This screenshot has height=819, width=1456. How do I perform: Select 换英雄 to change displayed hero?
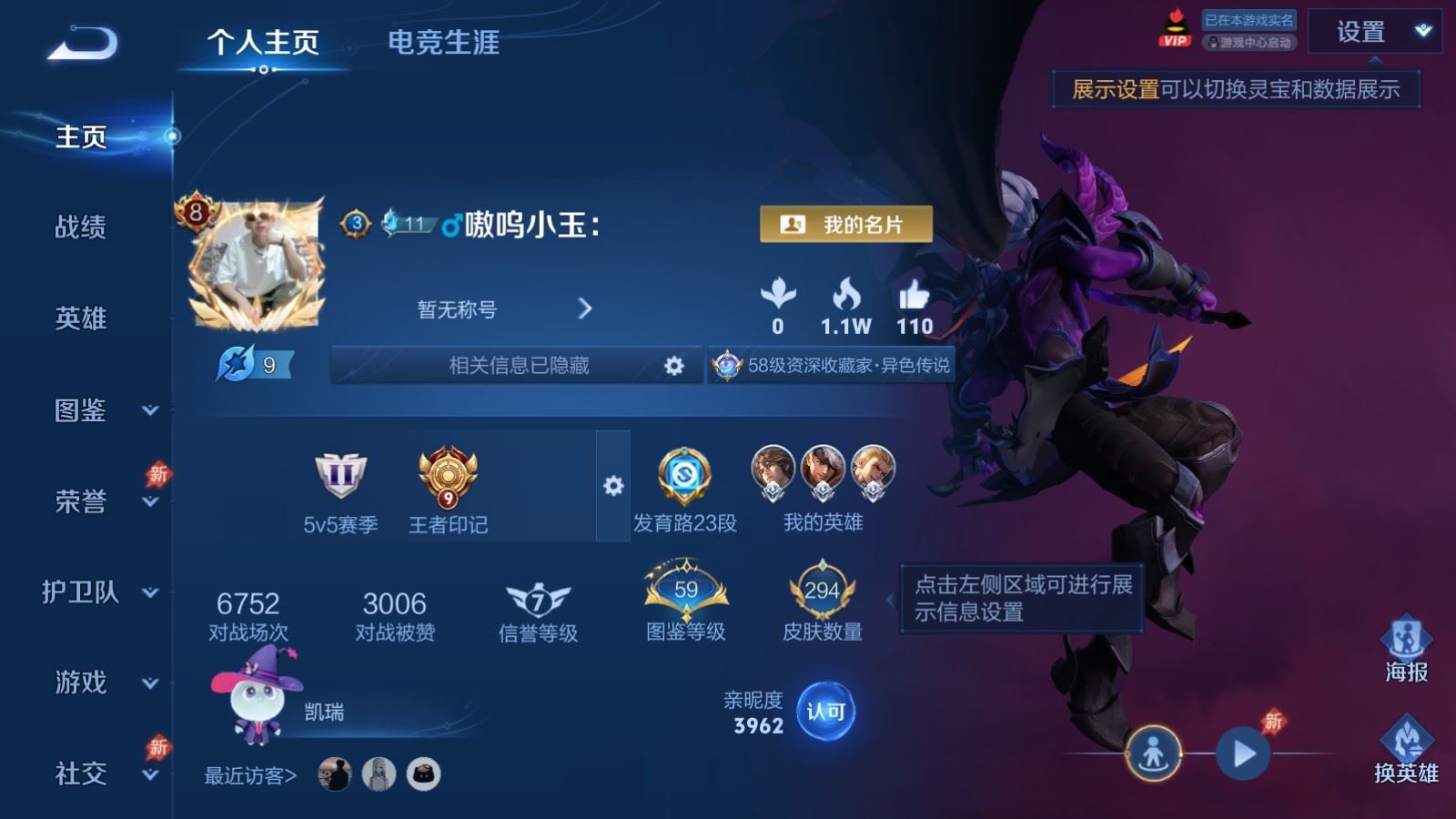click(1406, 752)
